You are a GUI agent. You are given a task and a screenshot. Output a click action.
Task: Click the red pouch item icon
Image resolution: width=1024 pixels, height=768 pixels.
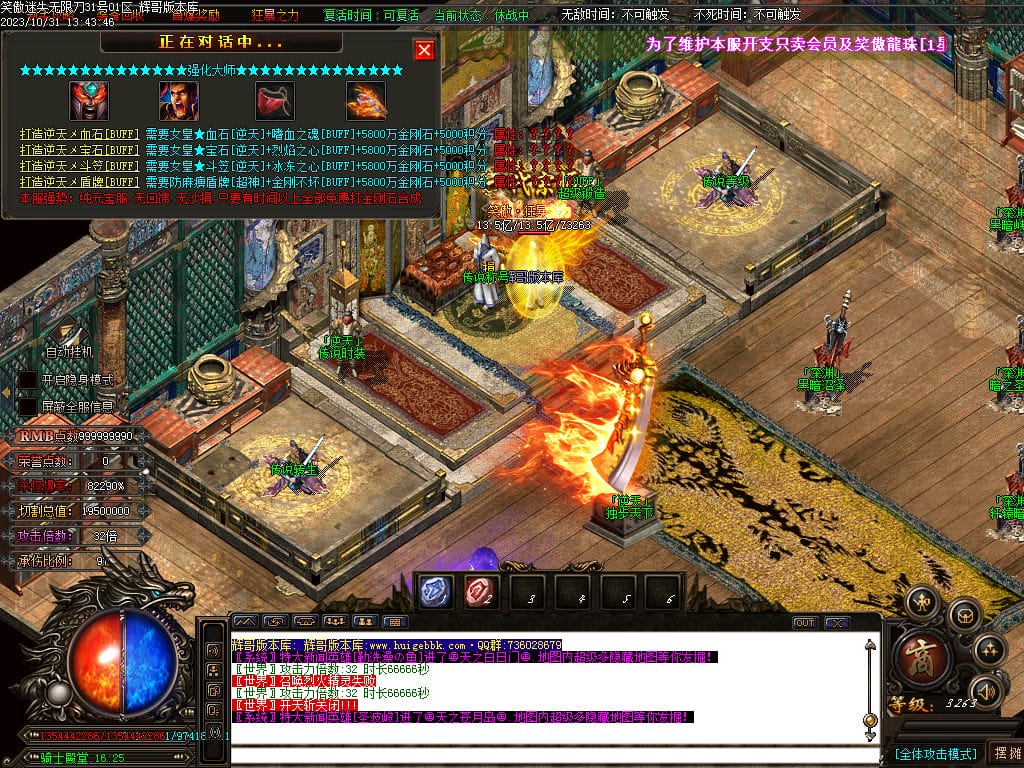[270, 100]
